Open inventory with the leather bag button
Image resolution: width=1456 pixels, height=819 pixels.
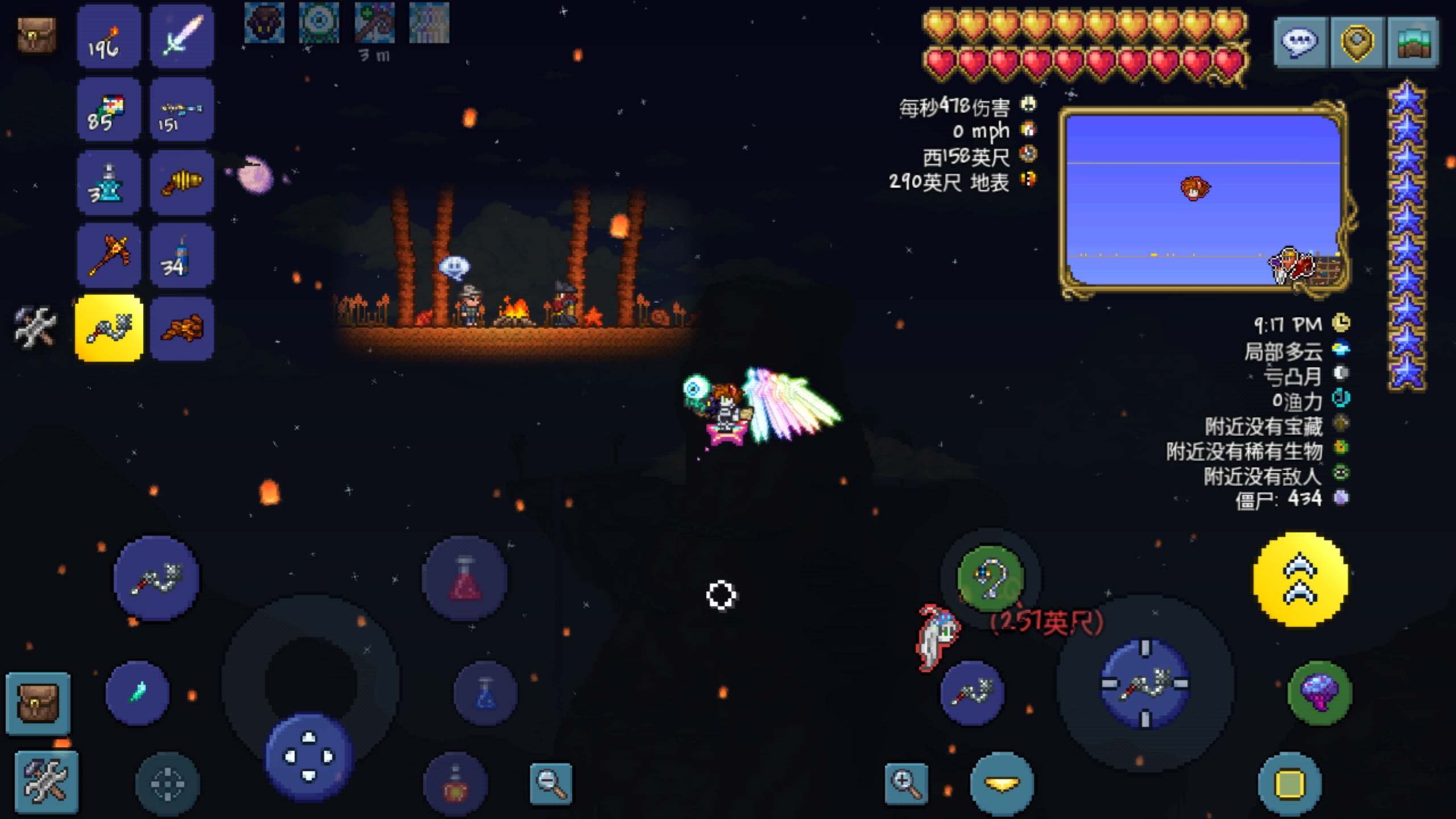pos(38,703)
